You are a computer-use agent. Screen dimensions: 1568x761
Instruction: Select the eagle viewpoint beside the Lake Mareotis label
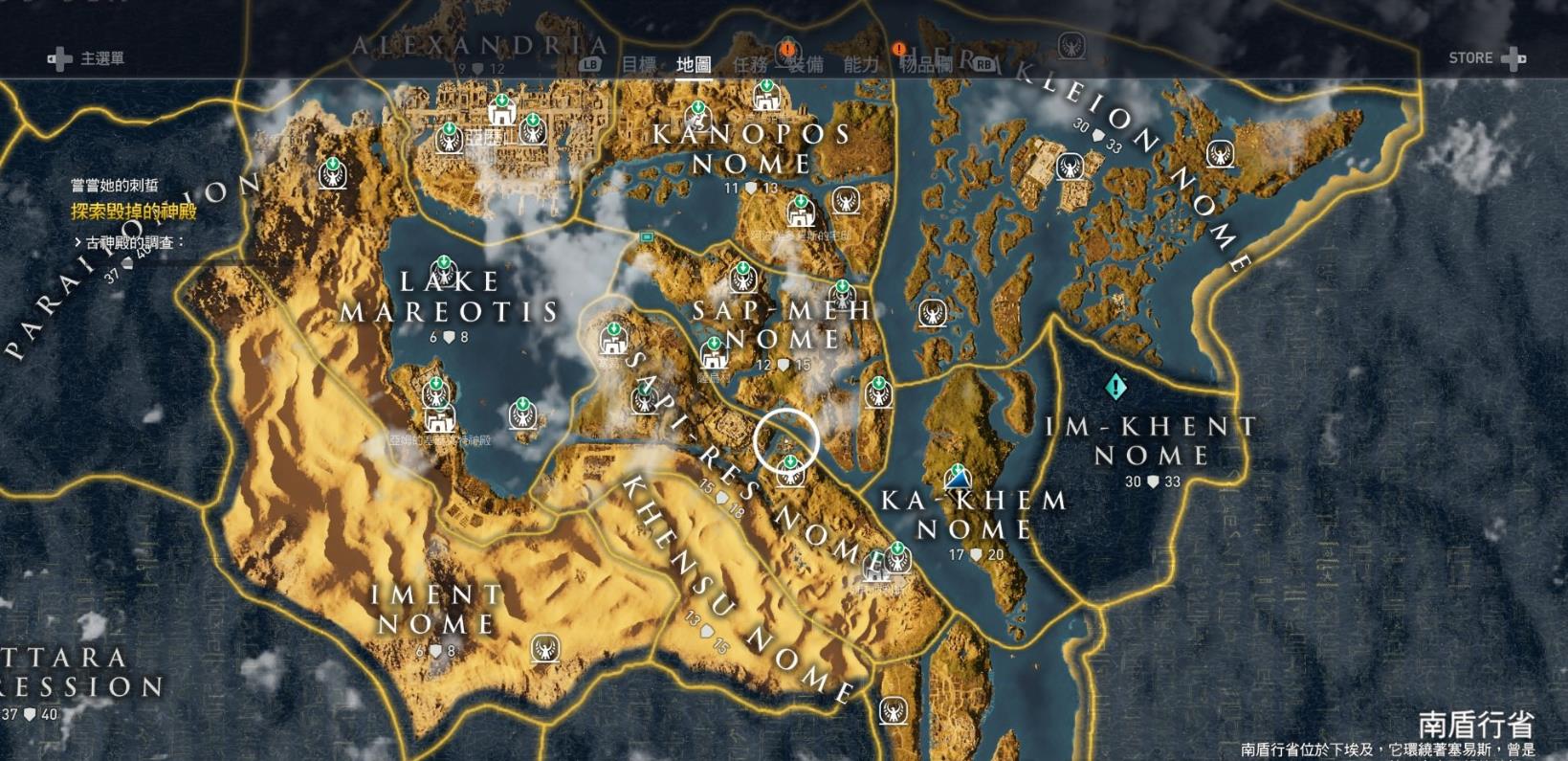(443, 271)
